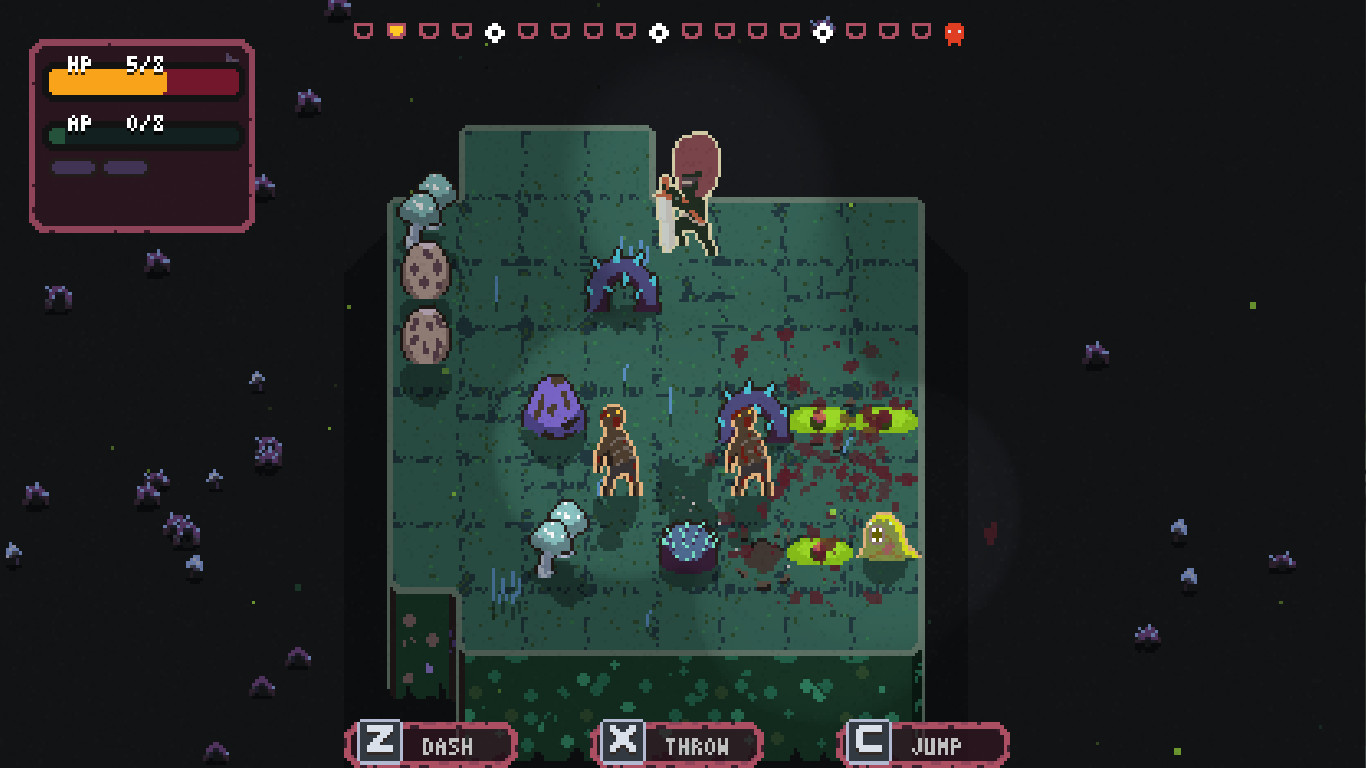Select the red enemy icon at top-right
This screenshot has width=1366, height=768.
tap(956, 32)
